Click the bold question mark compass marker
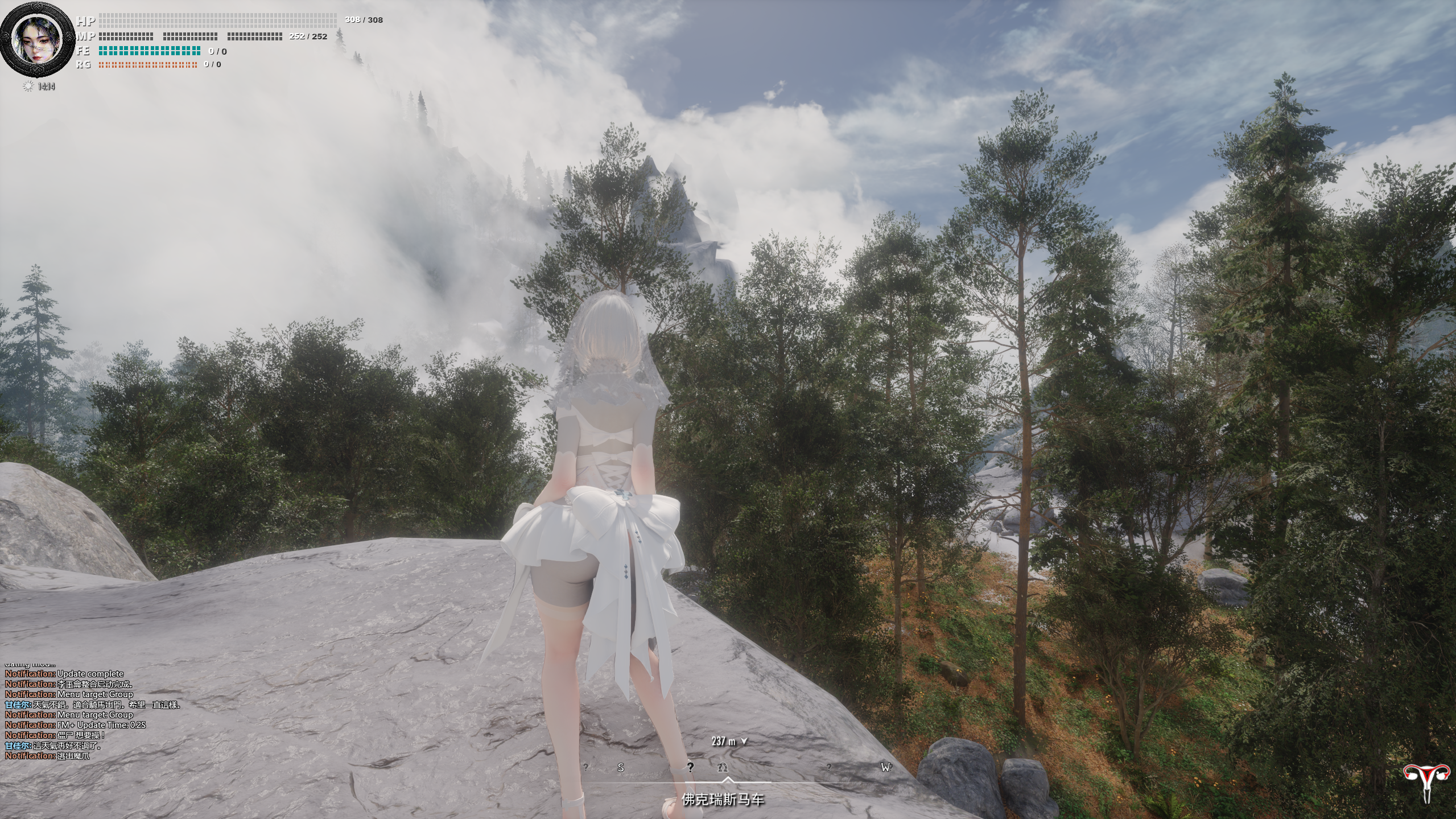The image size is (1456, 819). click(x=690, y=767)
